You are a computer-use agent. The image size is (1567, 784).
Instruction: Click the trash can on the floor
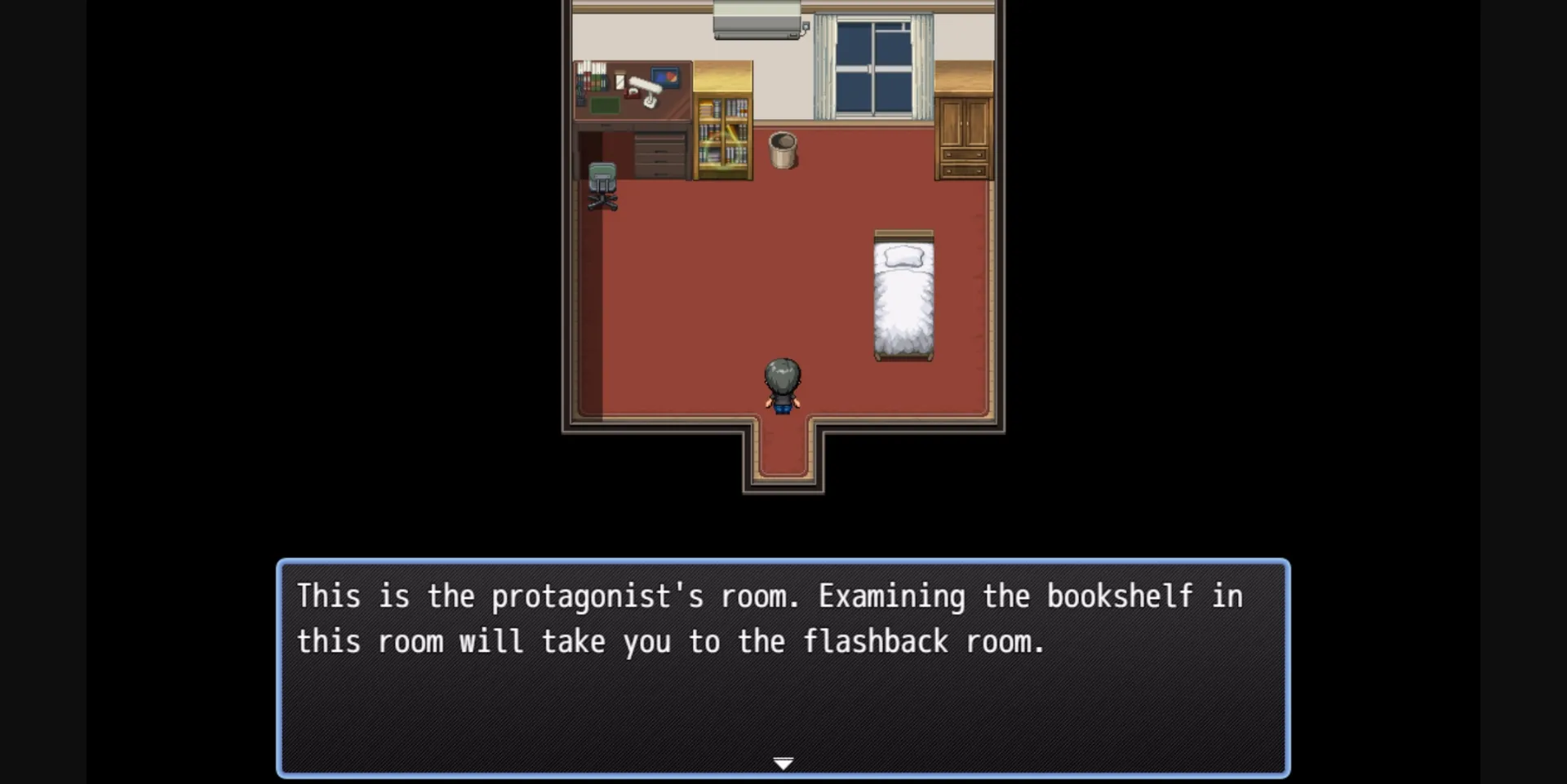click(783, 151)
